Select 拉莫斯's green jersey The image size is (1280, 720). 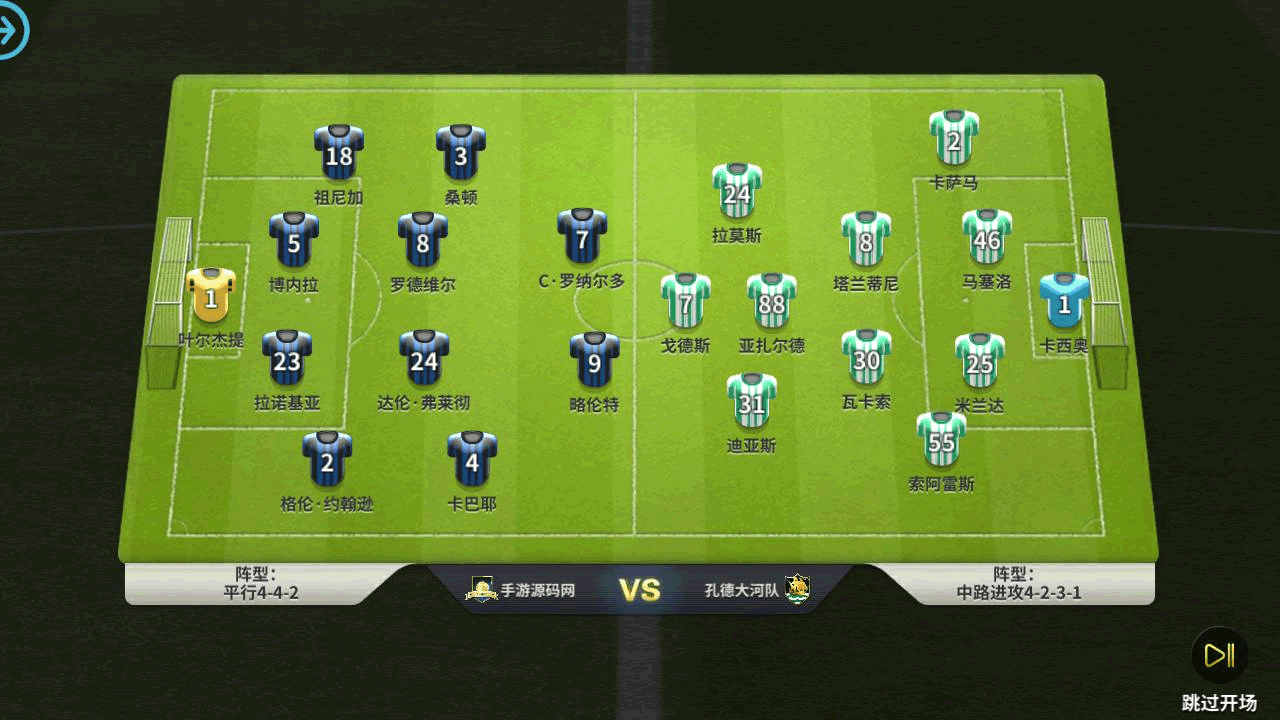[737, 192]
